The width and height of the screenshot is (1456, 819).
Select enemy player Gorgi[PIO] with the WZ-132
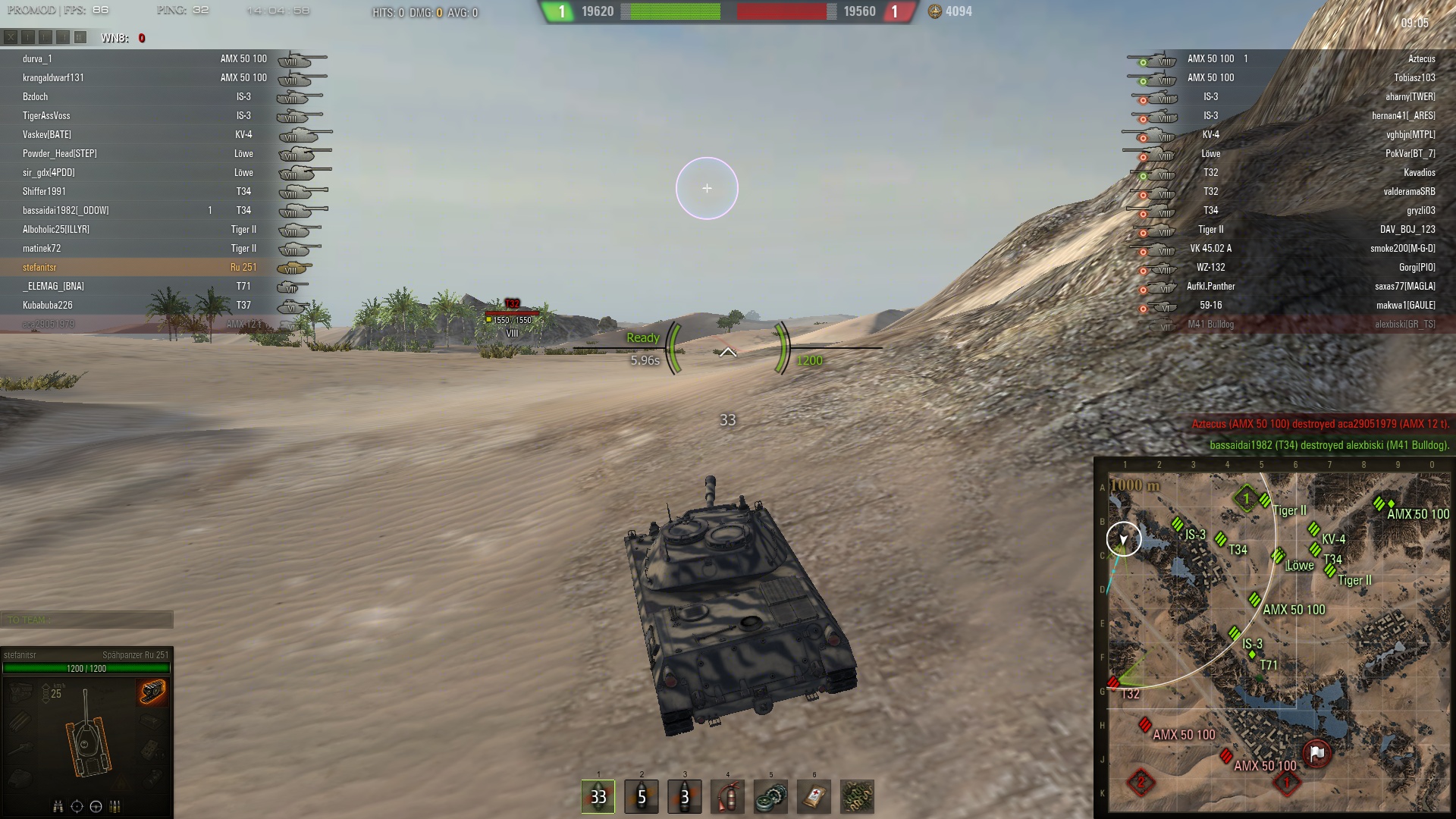point(1417,267)
